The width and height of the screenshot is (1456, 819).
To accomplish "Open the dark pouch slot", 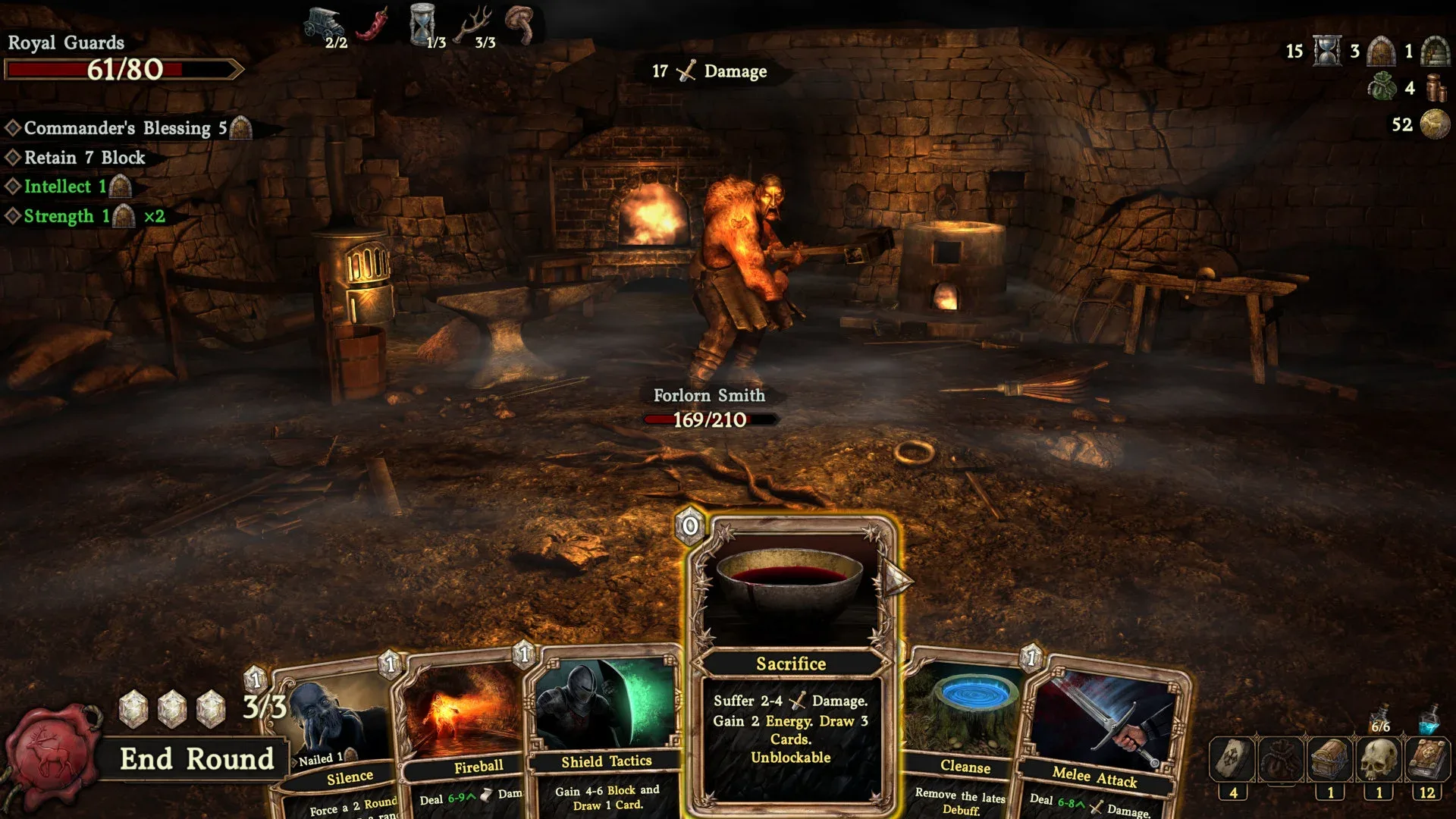I will pyautogui.click(x=1282, y=759).
